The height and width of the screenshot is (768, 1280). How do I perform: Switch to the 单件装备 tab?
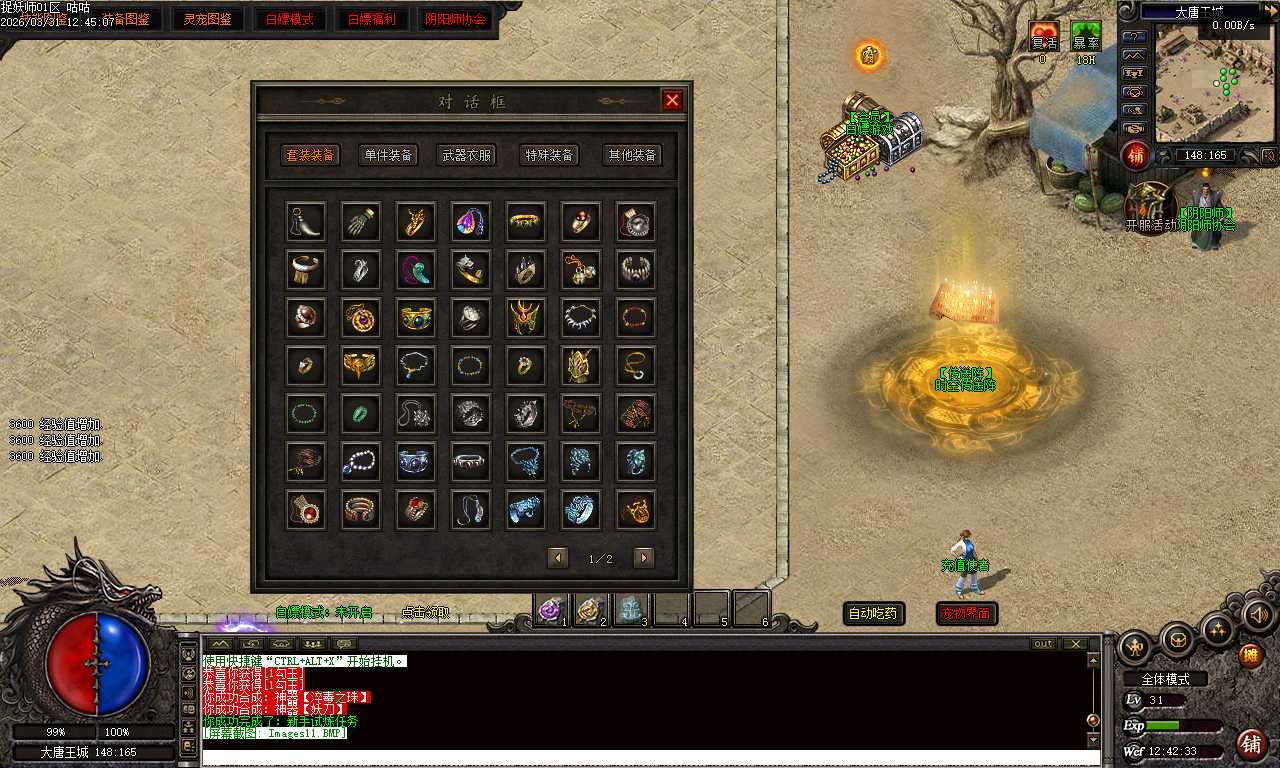tap(387, 155)
